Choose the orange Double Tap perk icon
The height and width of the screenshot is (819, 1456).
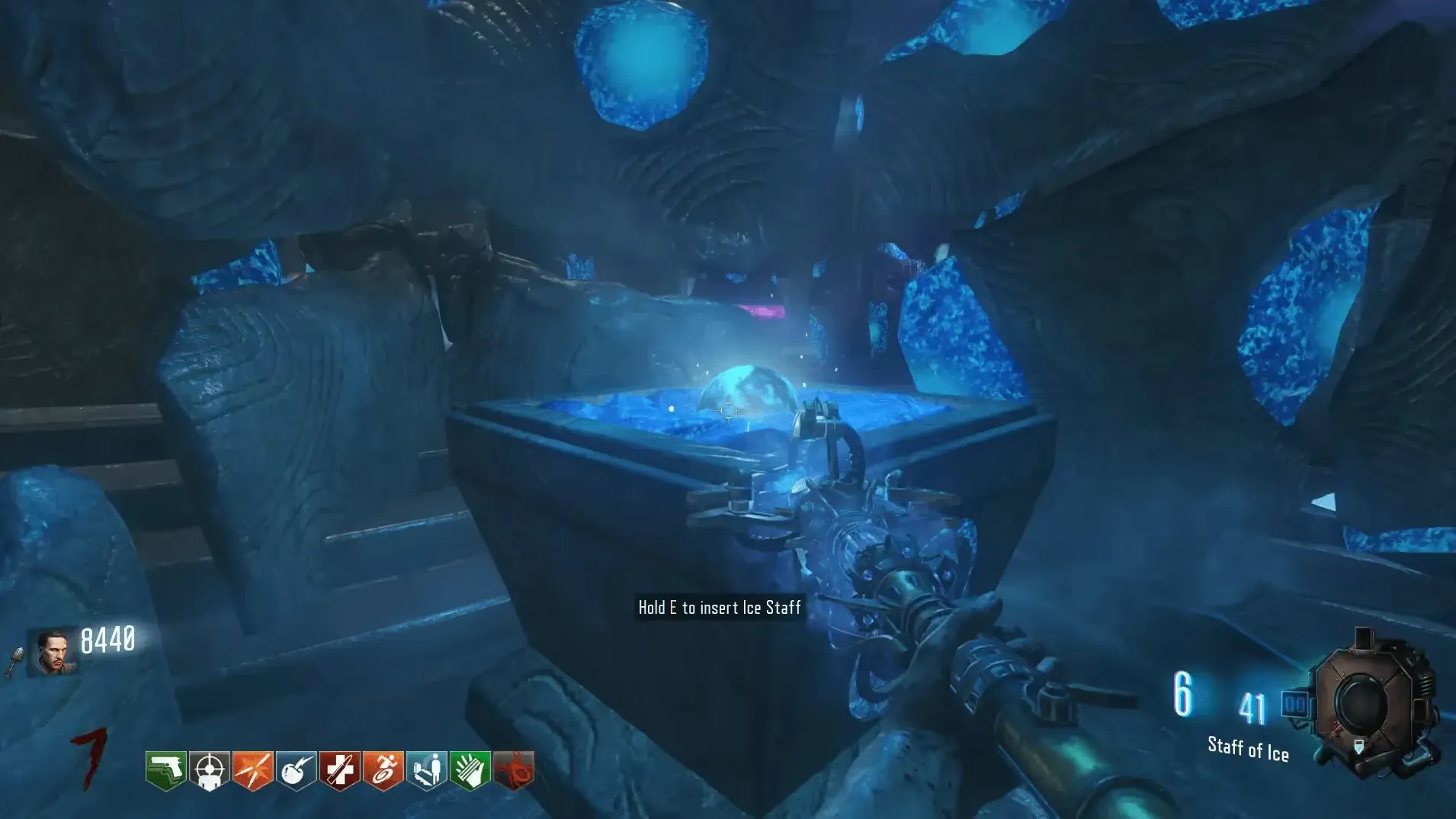[252, 770]
